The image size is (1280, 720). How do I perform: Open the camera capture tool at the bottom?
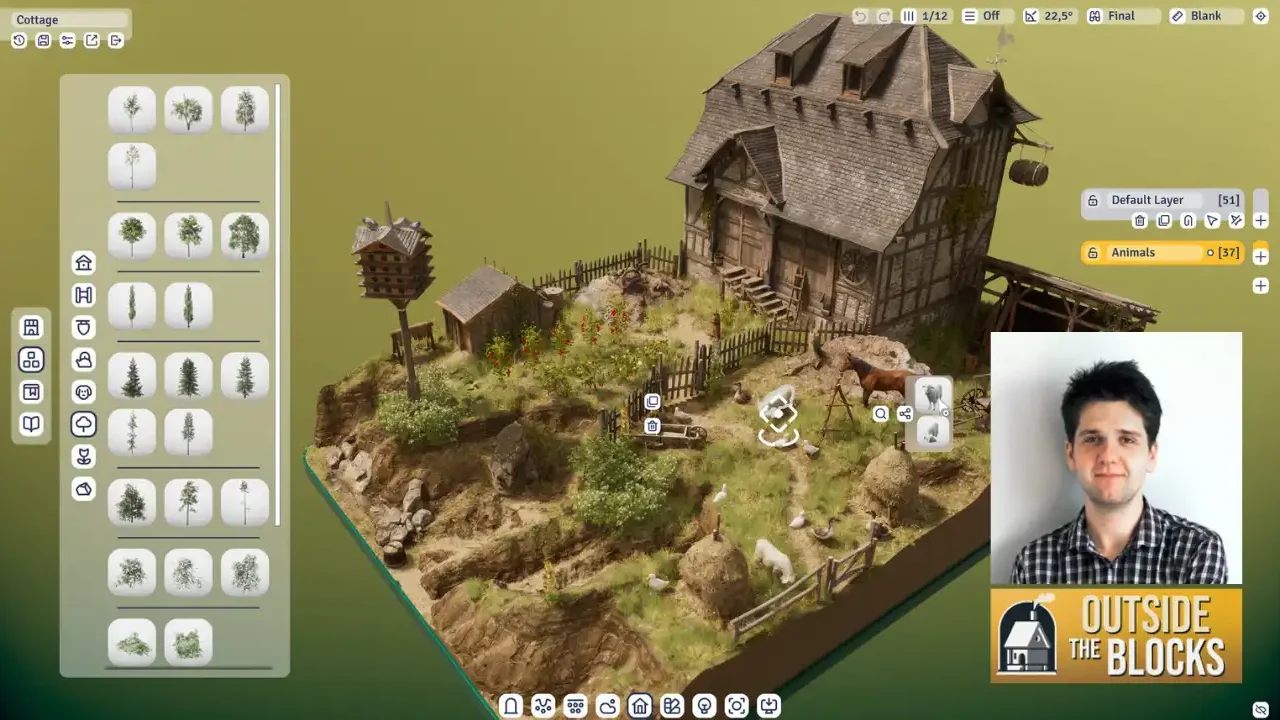(x=737, y=705)
